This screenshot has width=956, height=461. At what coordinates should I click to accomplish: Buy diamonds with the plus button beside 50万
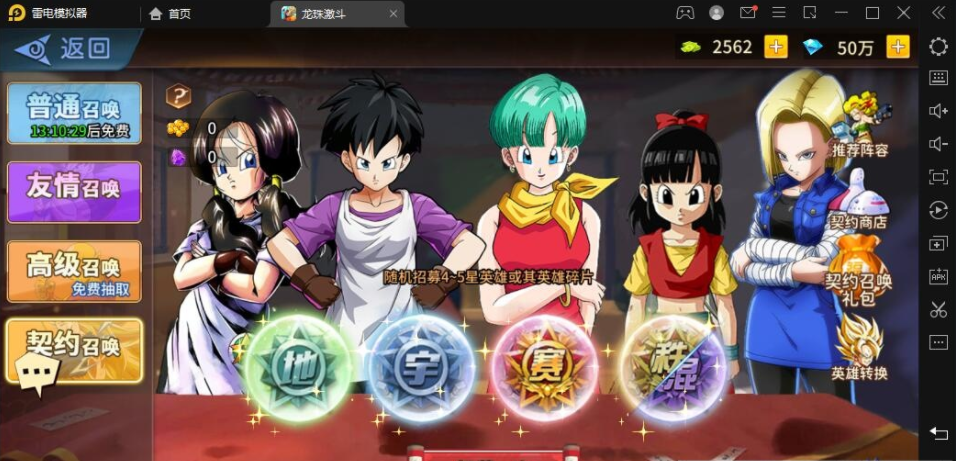[898, 47]
